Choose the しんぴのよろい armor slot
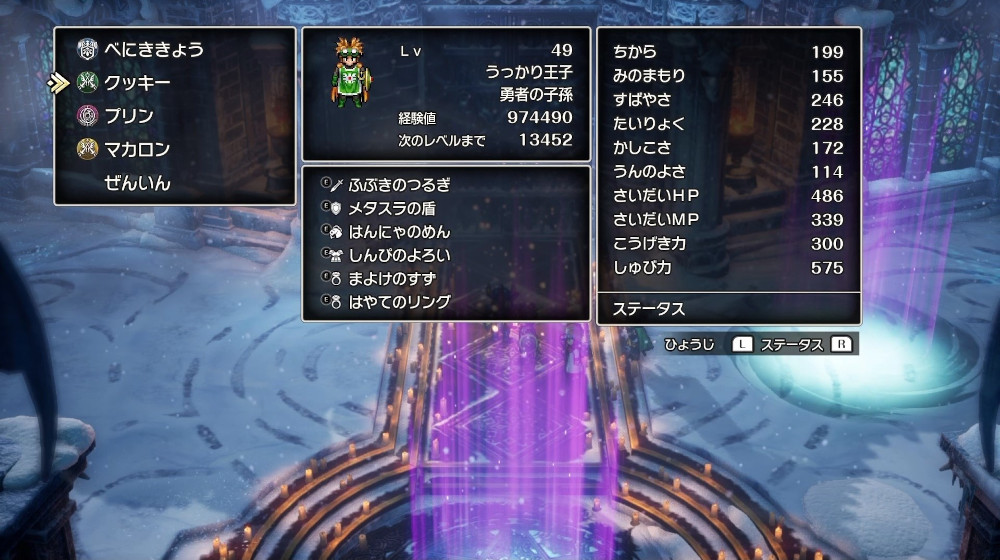1000x560 pixels. coord(399,255)
